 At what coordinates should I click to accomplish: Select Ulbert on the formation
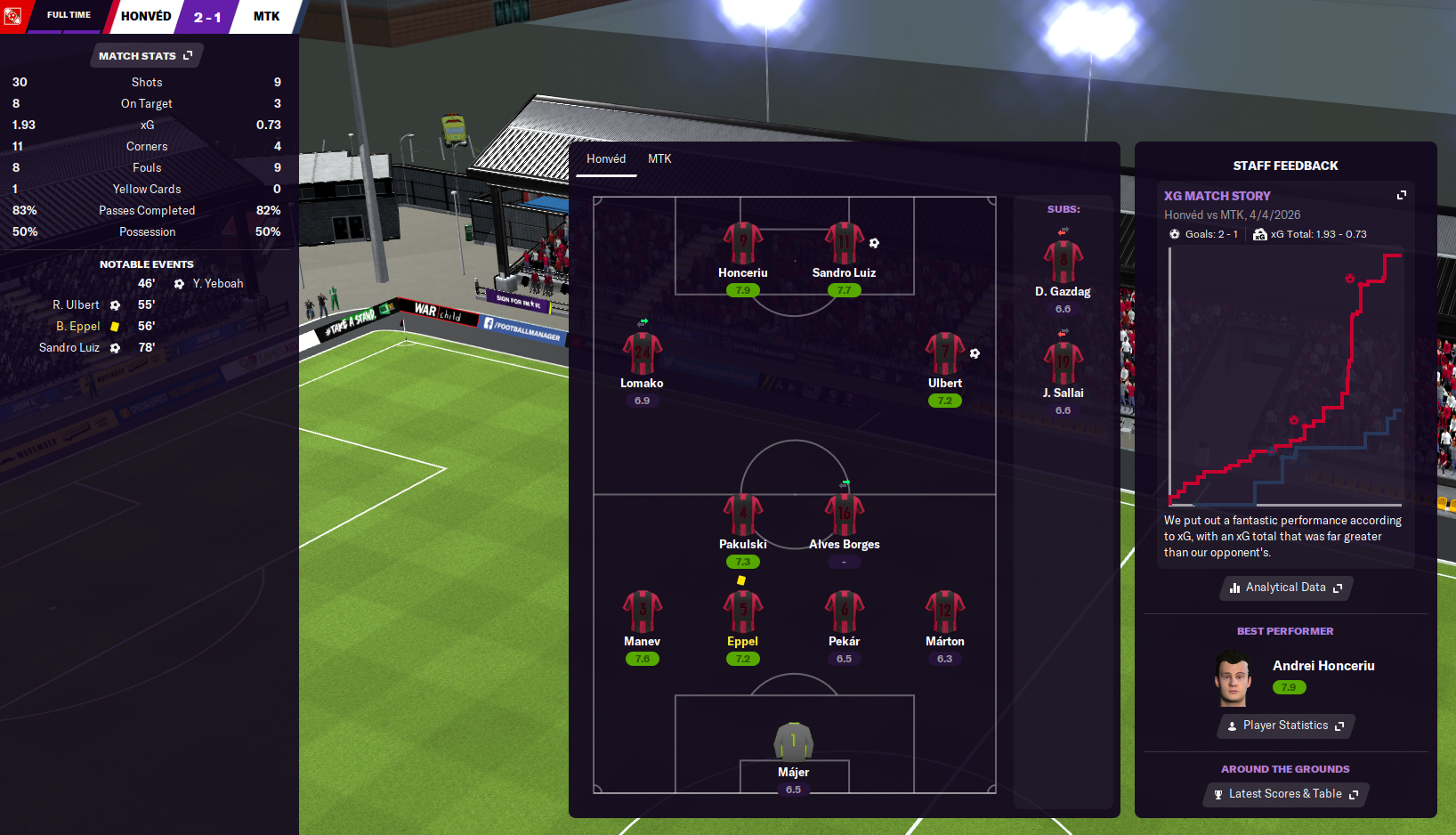tap(944, 354)
